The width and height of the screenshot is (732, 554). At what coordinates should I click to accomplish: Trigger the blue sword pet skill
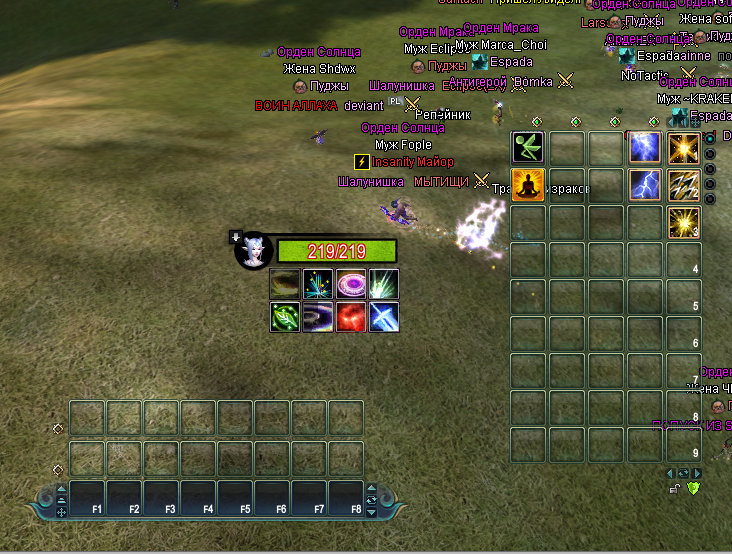coord(383,317)
